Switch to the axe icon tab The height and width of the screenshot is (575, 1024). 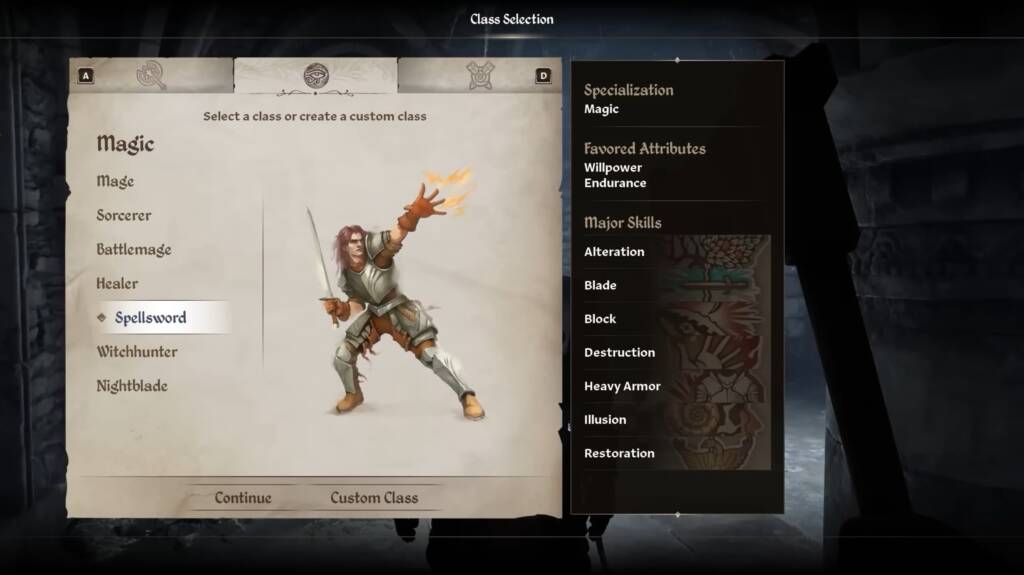152,75
